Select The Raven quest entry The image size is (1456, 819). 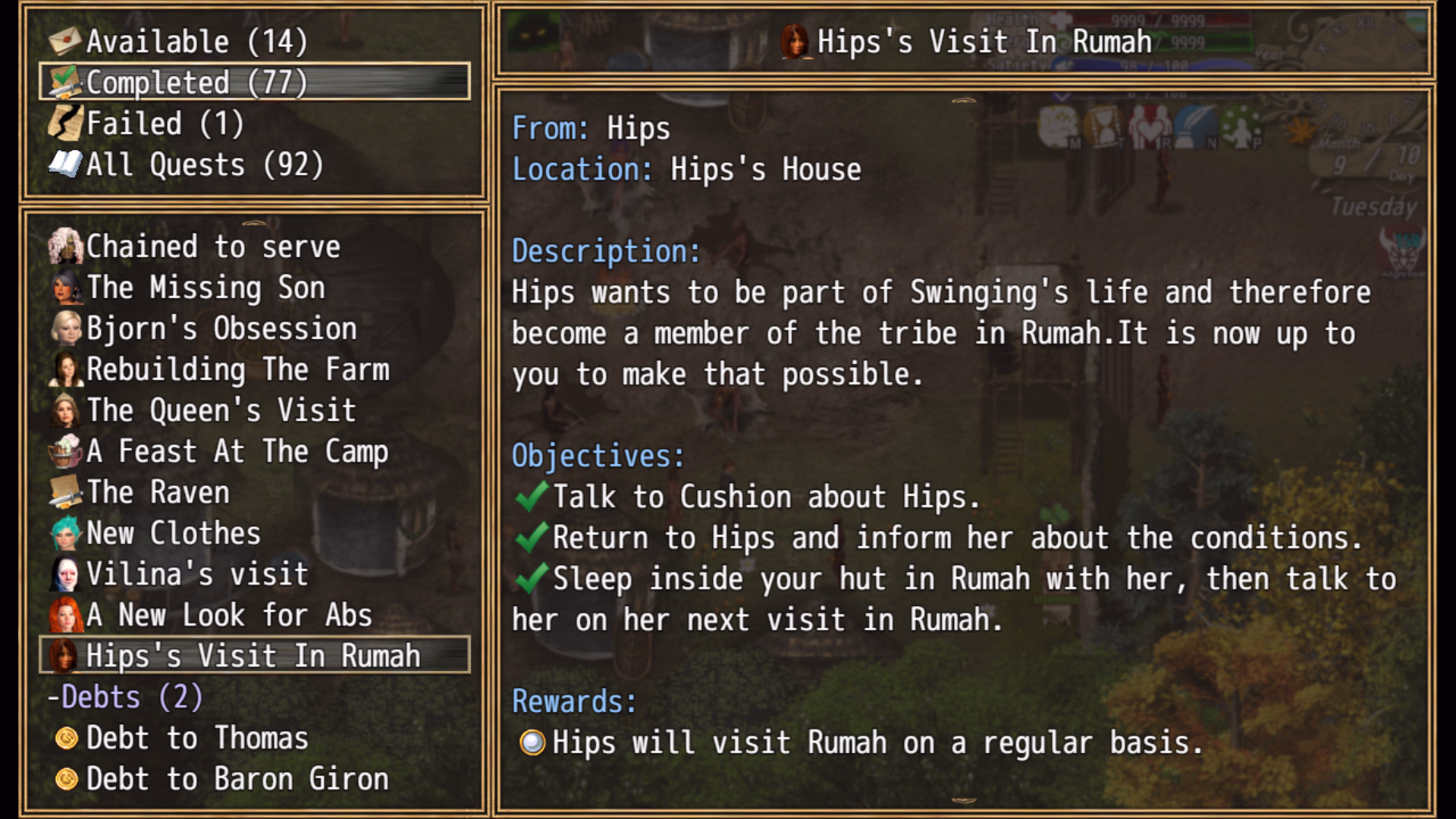157,492
